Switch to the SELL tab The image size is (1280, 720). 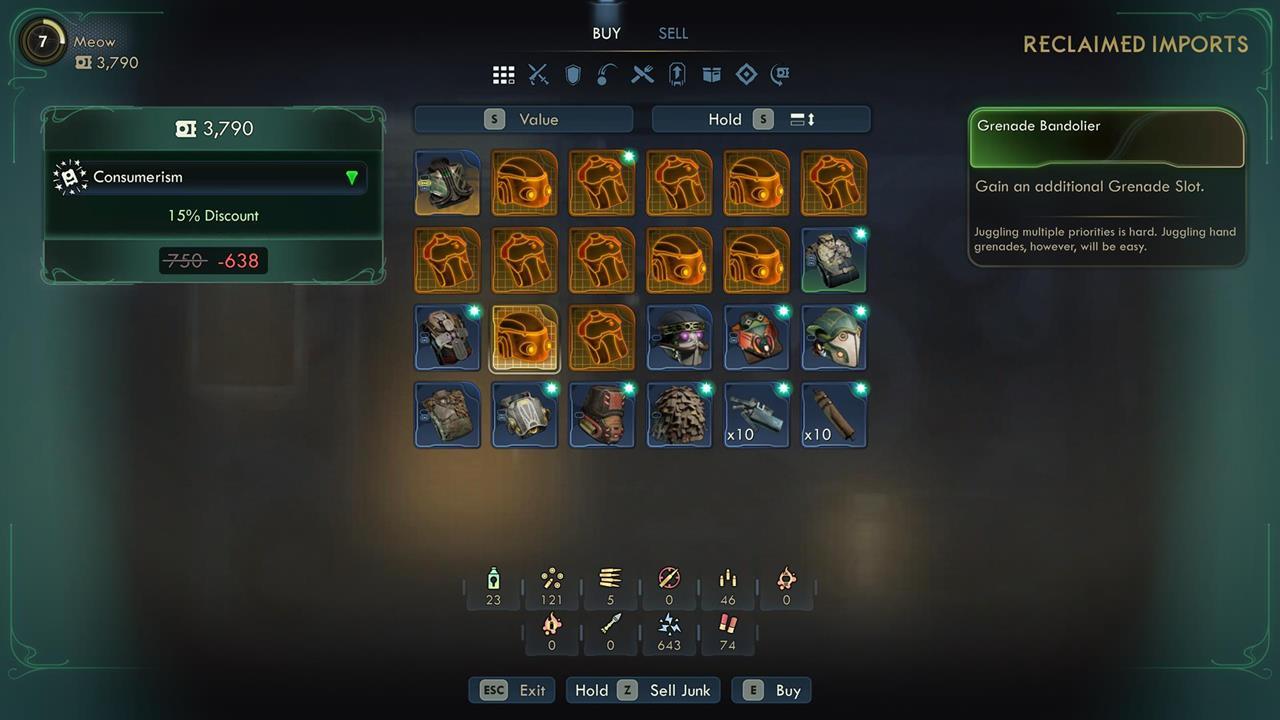coord(673,33)
